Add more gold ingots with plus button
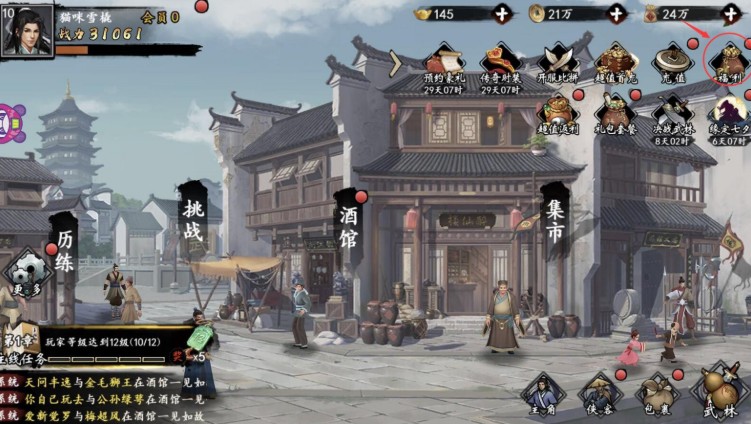 tap(501, 14)
